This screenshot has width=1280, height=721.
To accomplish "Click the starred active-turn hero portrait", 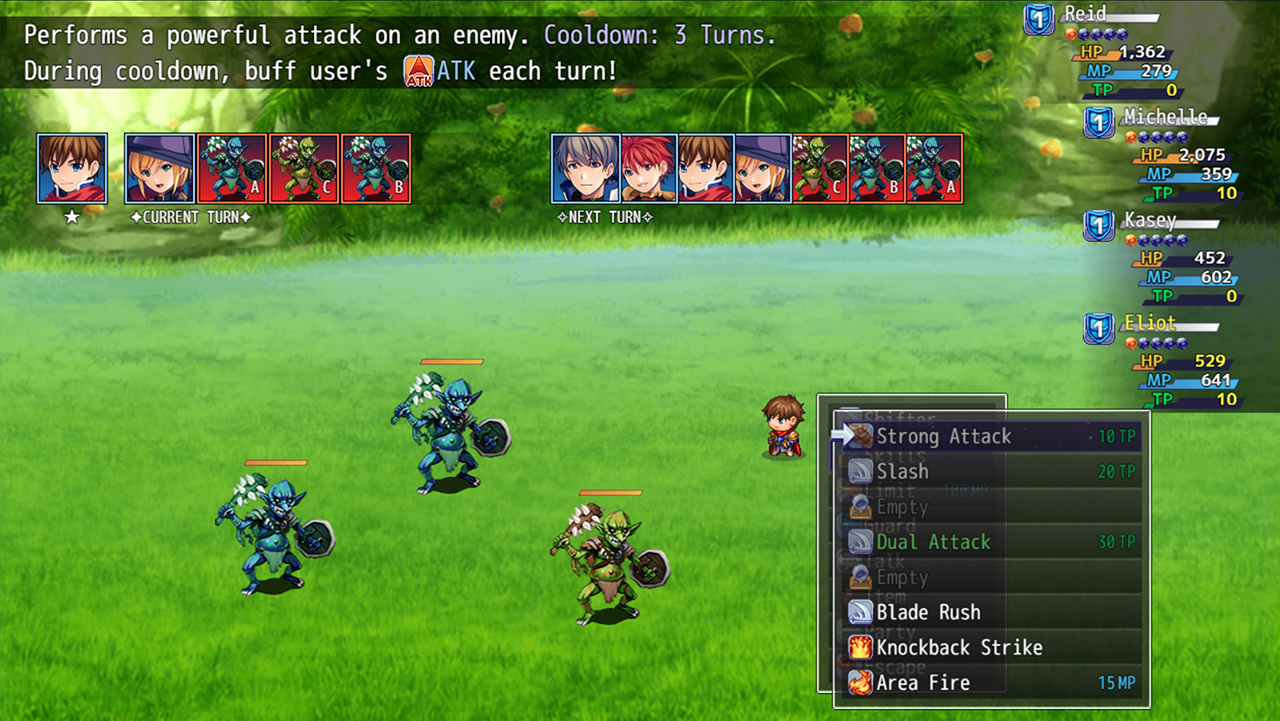I will [x=72, y=168].
